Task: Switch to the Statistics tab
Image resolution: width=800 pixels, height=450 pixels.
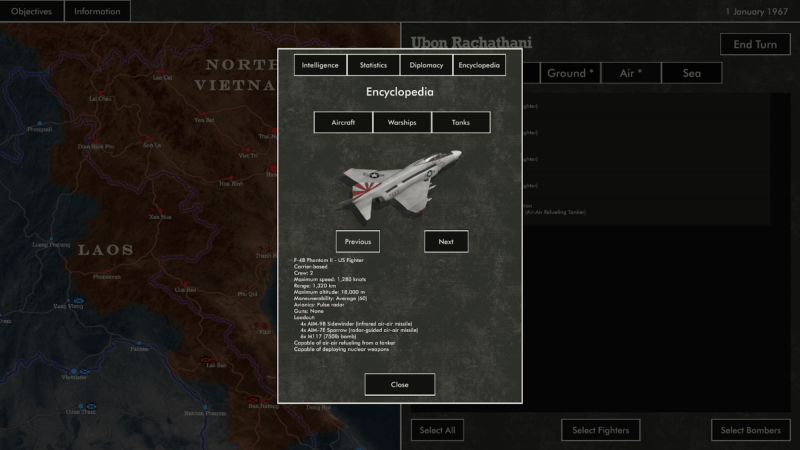Action: 373,65
